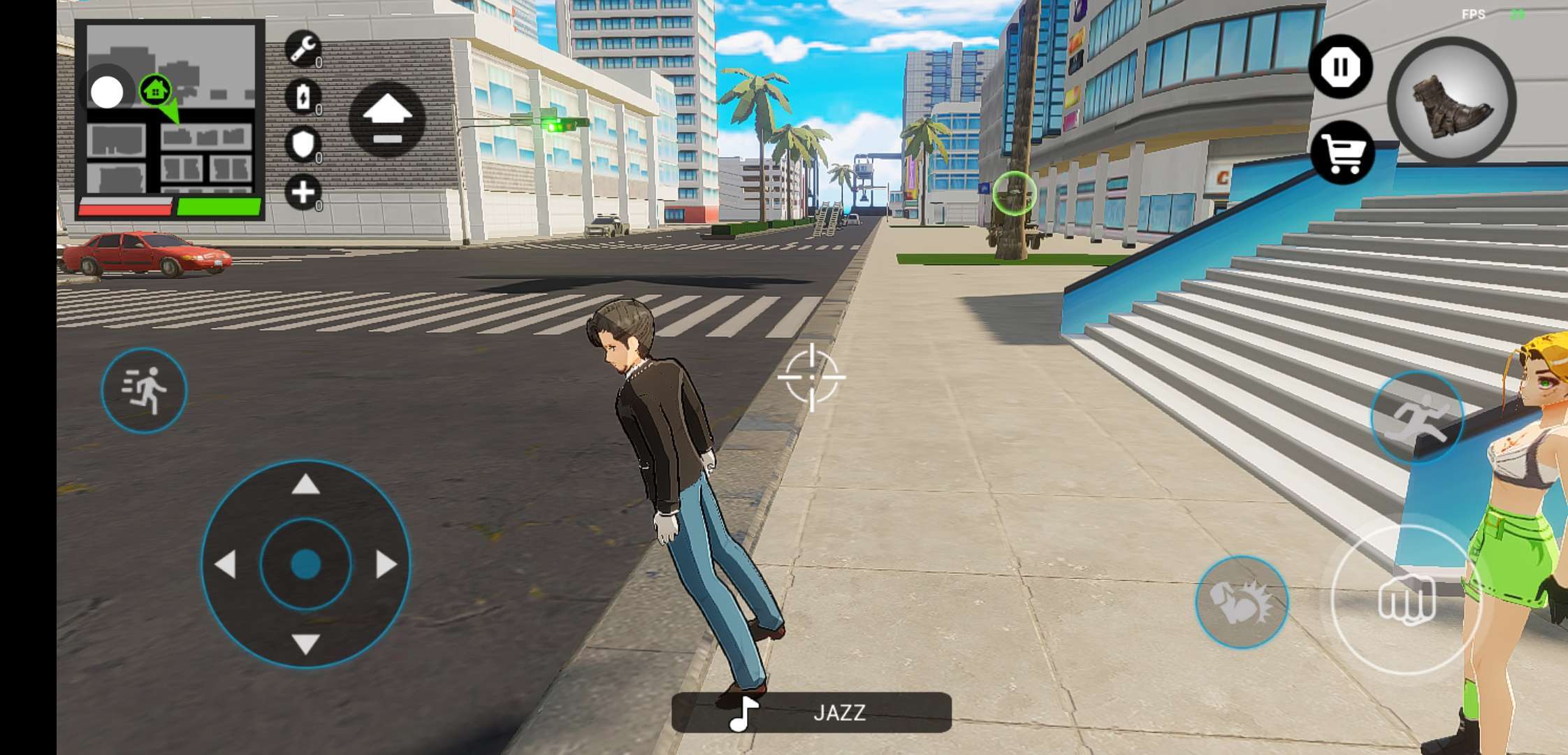Hit the fist attack button
The image size is (1568, 755).
click(1406, 598)
